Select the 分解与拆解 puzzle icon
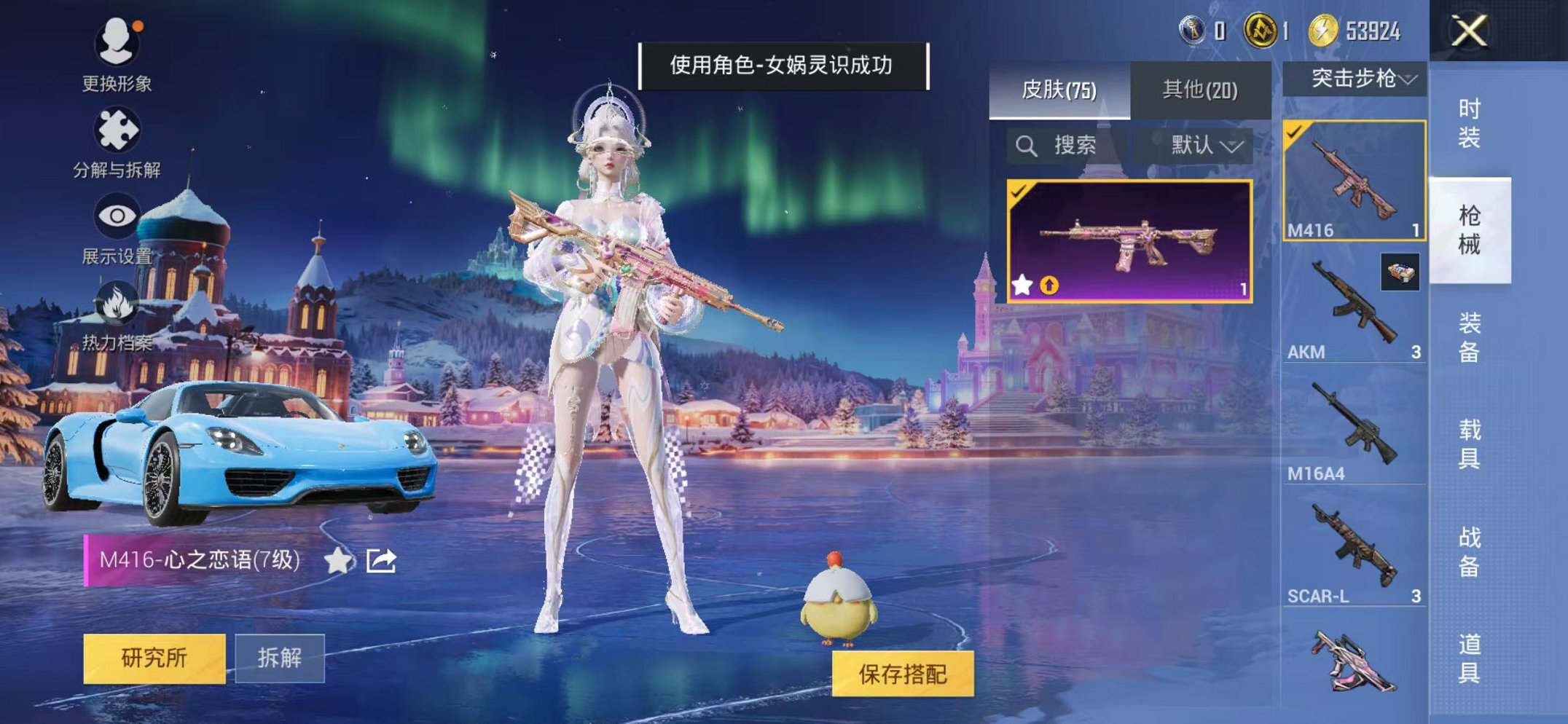The image size is (1568, 724). click(x=119, y=130)
